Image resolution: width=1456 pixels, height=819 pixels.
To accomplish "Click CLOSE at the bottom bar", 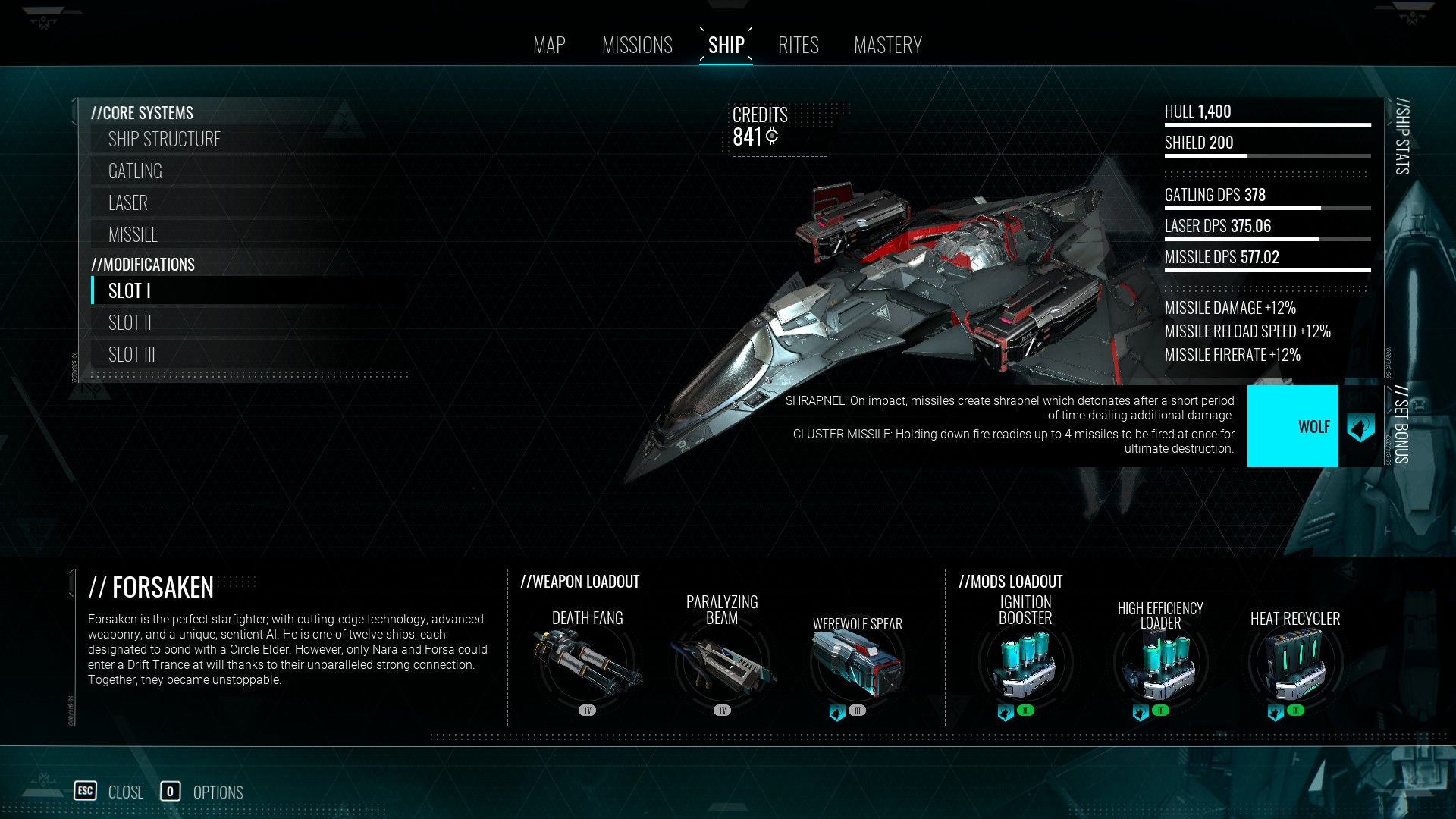I will pos(125,792).
